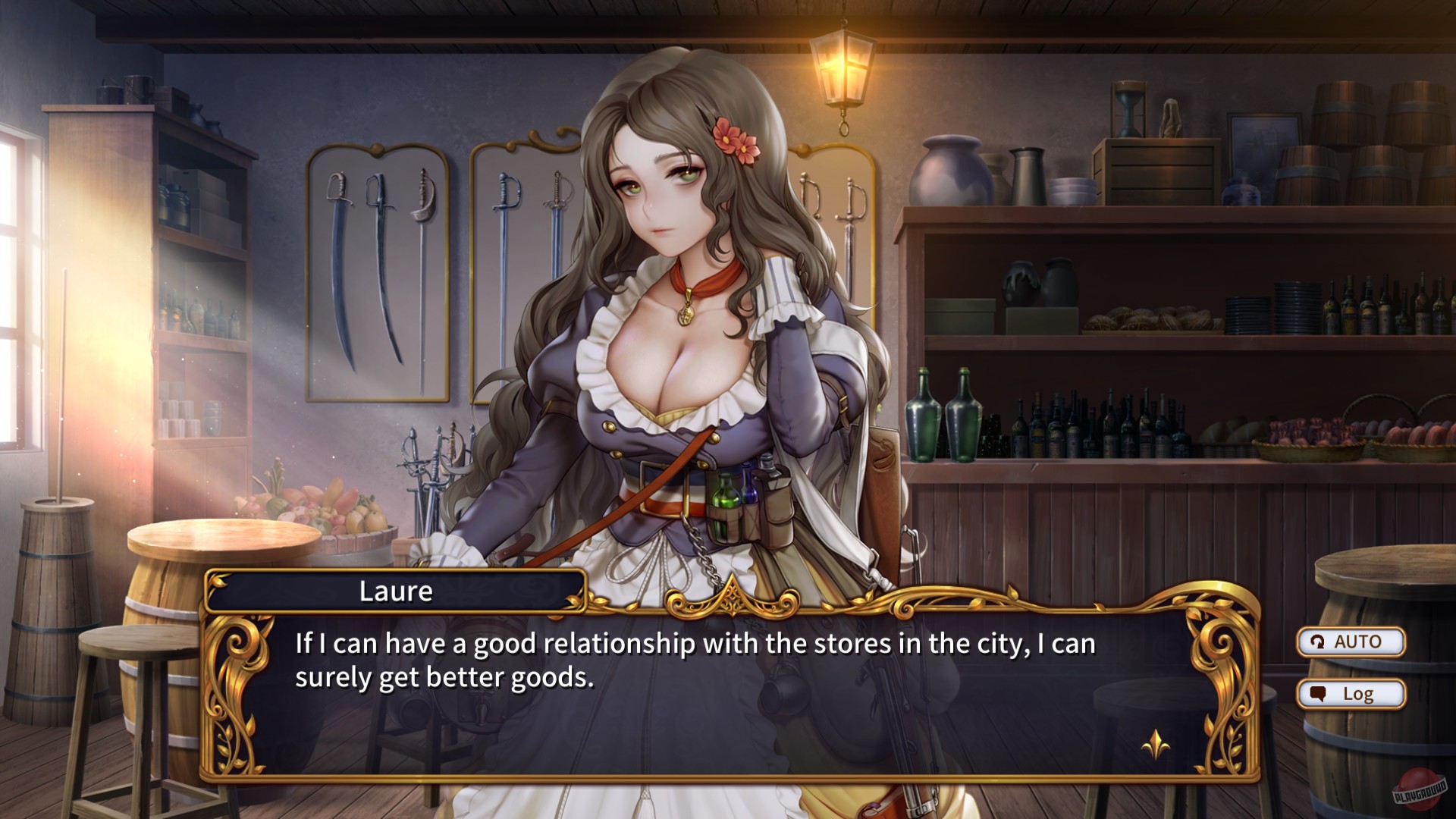Click the circular replay icon on the AUTO button
Screen dimensions: 1456x819
coord(1317,643)
